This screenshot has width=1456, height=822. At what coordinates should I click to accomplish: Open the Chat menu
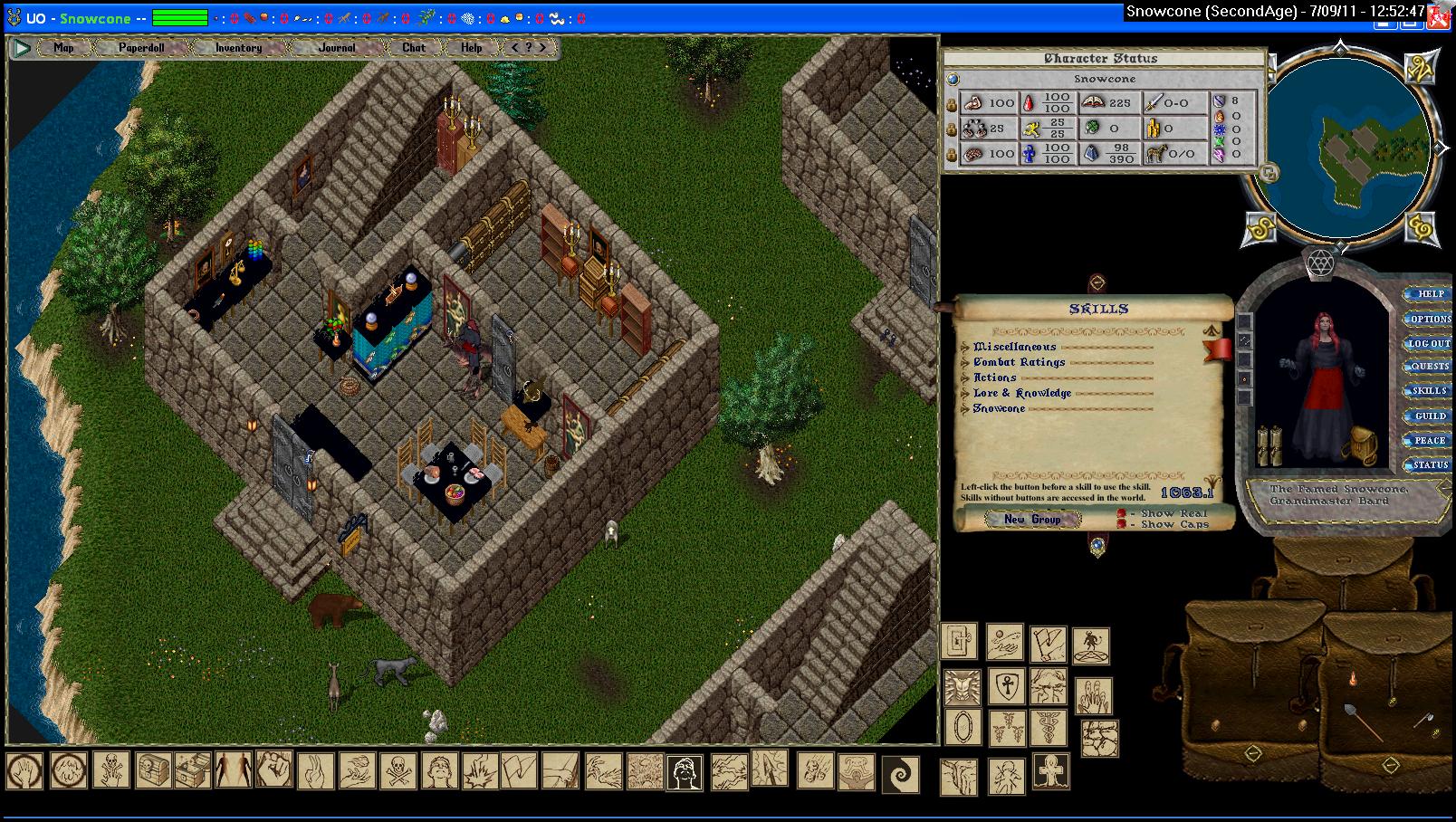(414, 47)
